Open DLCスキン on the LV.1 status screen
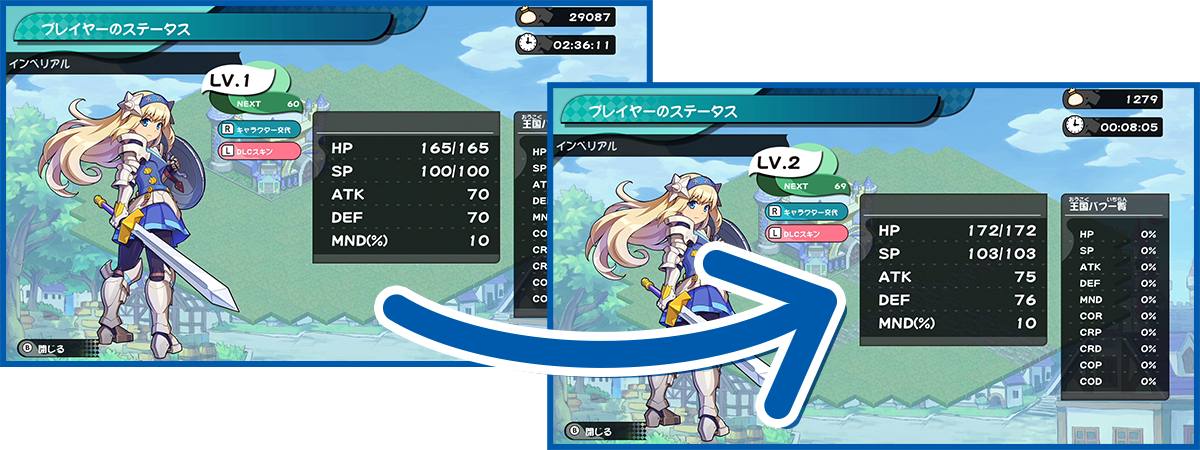The image size is (1200, 450). pyautogui.click(x=259, y=150)
